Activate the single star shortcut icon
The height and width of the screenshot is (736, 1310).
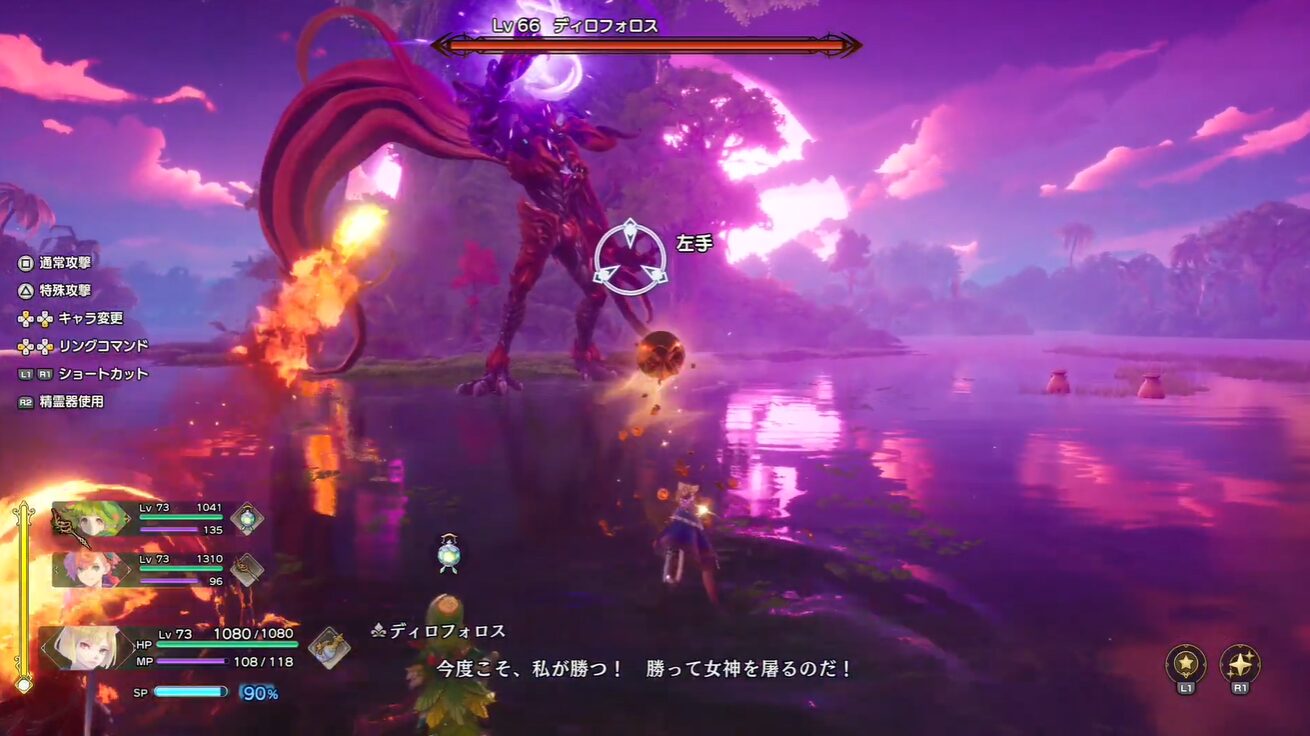(x=1186, y=664)
